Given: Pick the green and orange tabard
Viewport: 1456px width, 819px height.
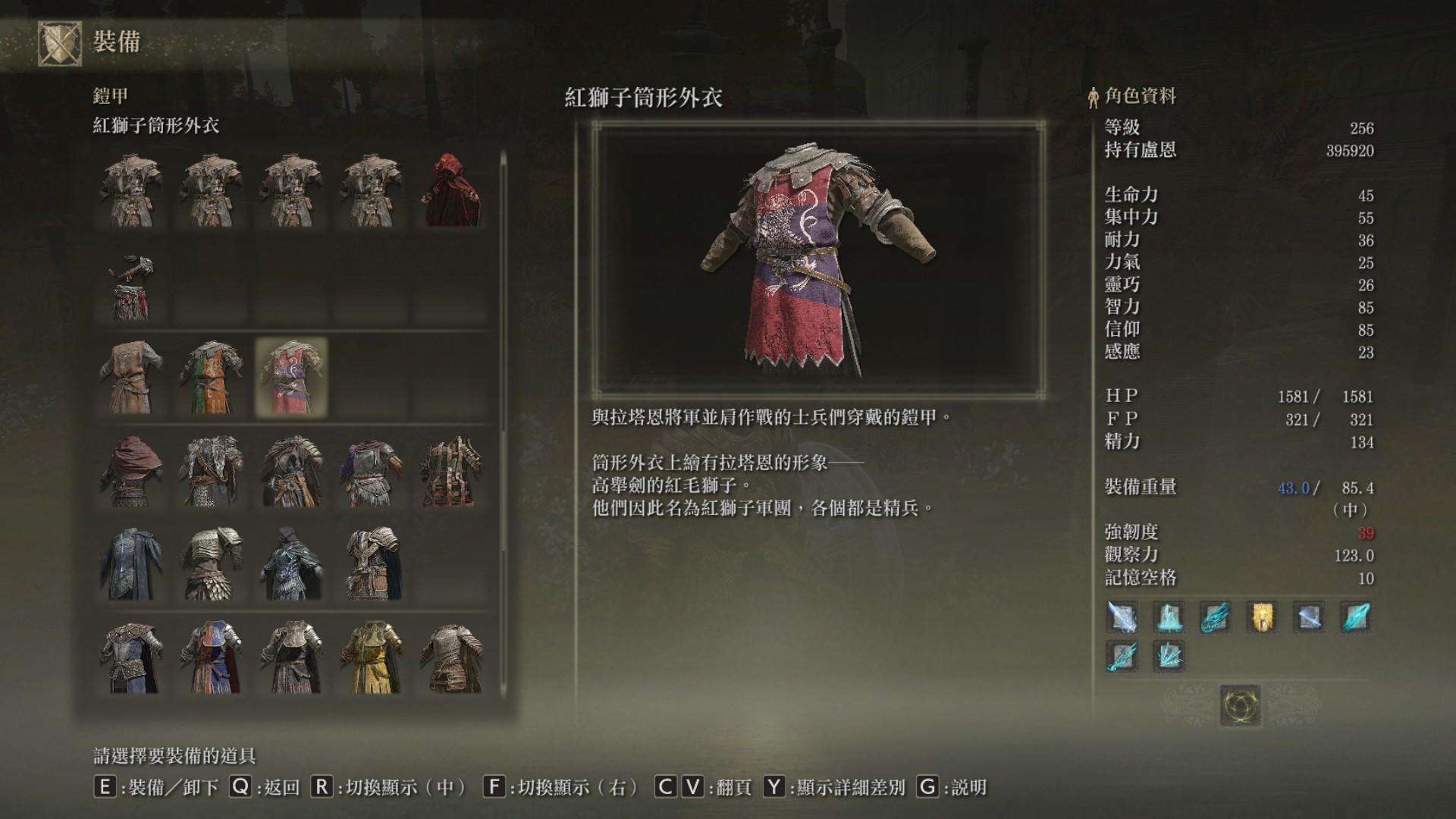Looking at the screenshot, I should coord(212,377).
